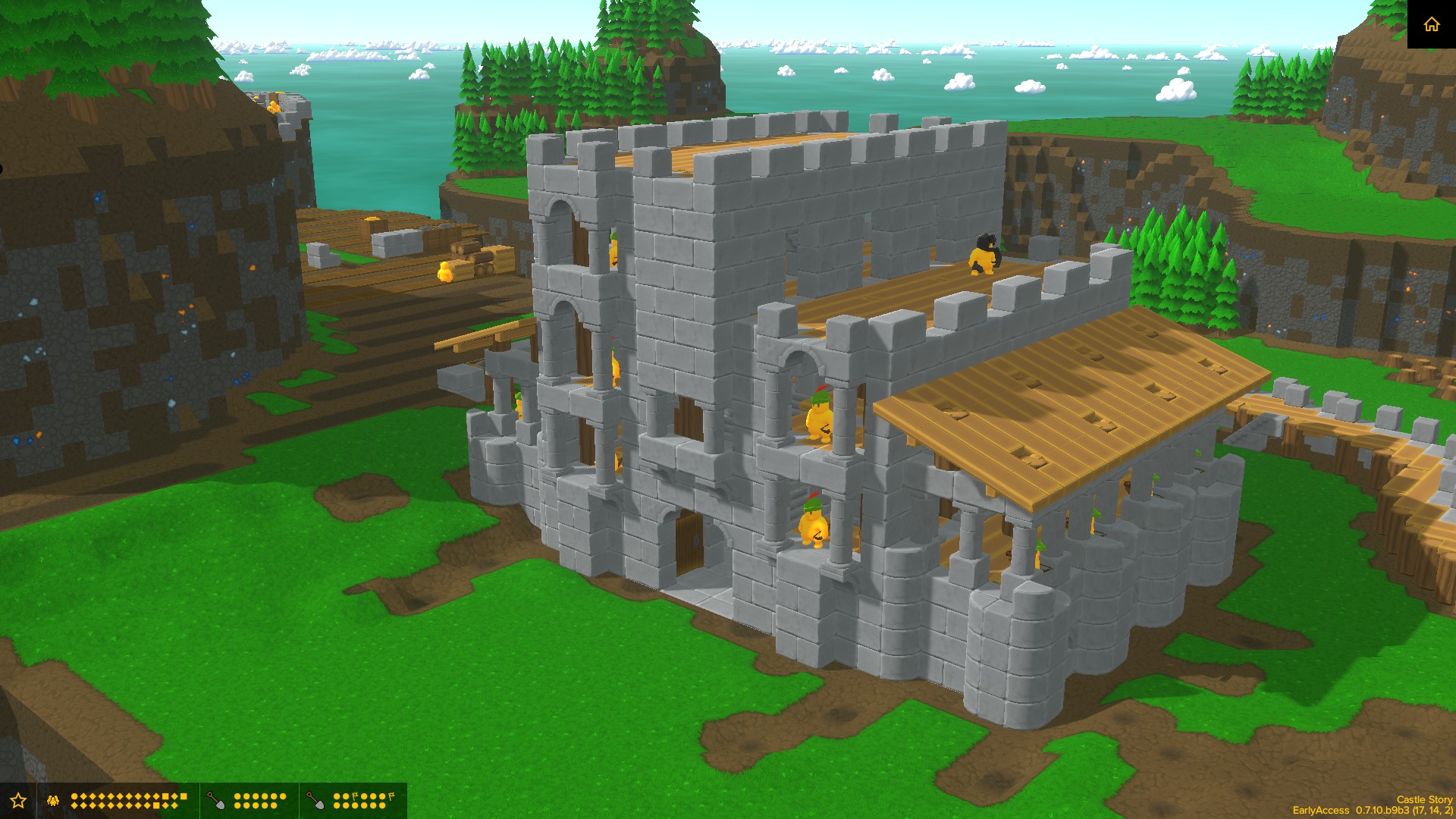Viewport: 1456px width, 819px height.
Task: Click the first flag marker in the rightmost task bar
Action: click(x=353, y=794)
